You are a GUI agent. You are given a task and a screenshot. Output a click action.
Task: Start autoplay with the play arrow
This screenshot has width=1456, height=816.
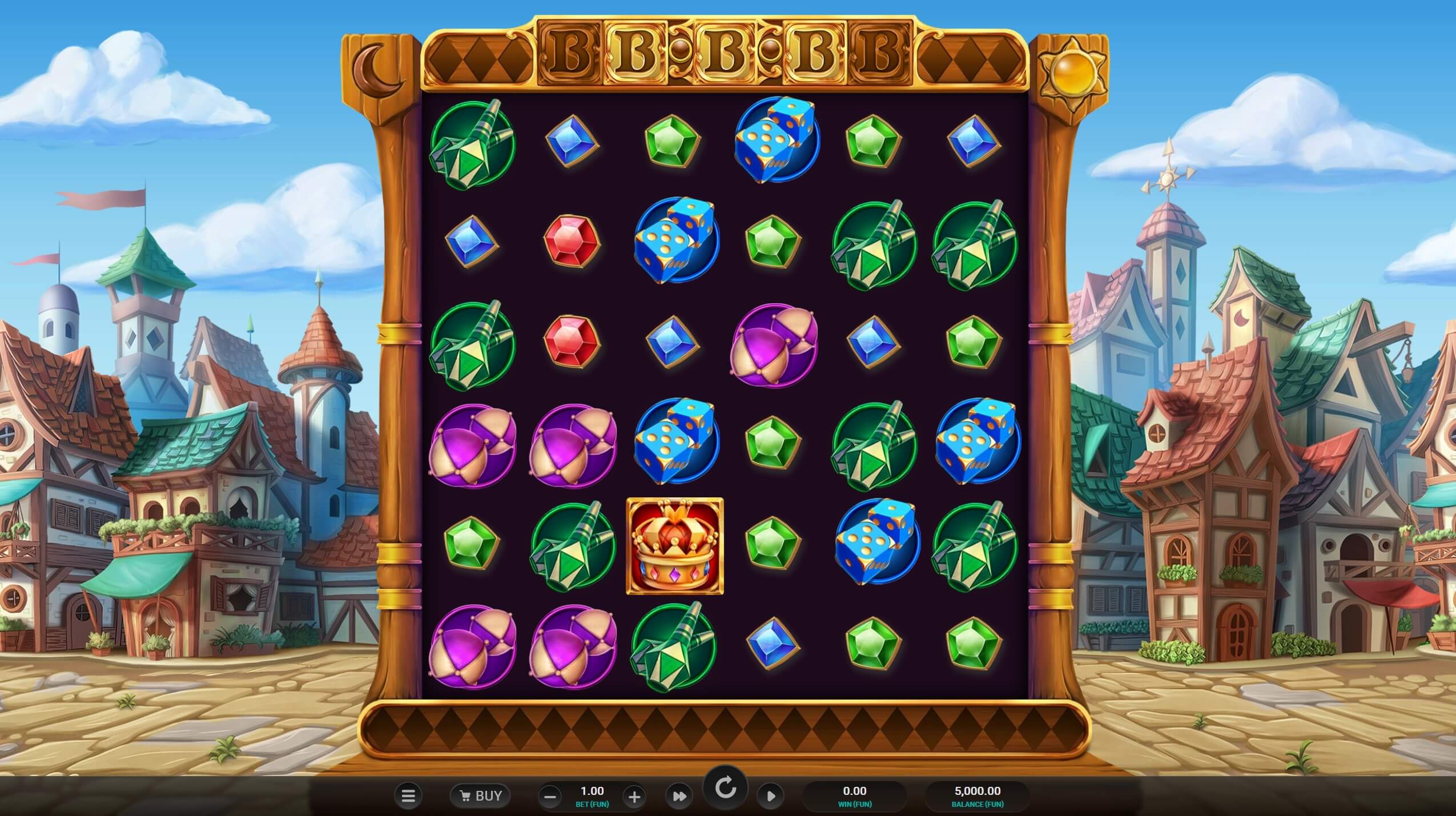[770, 796]
